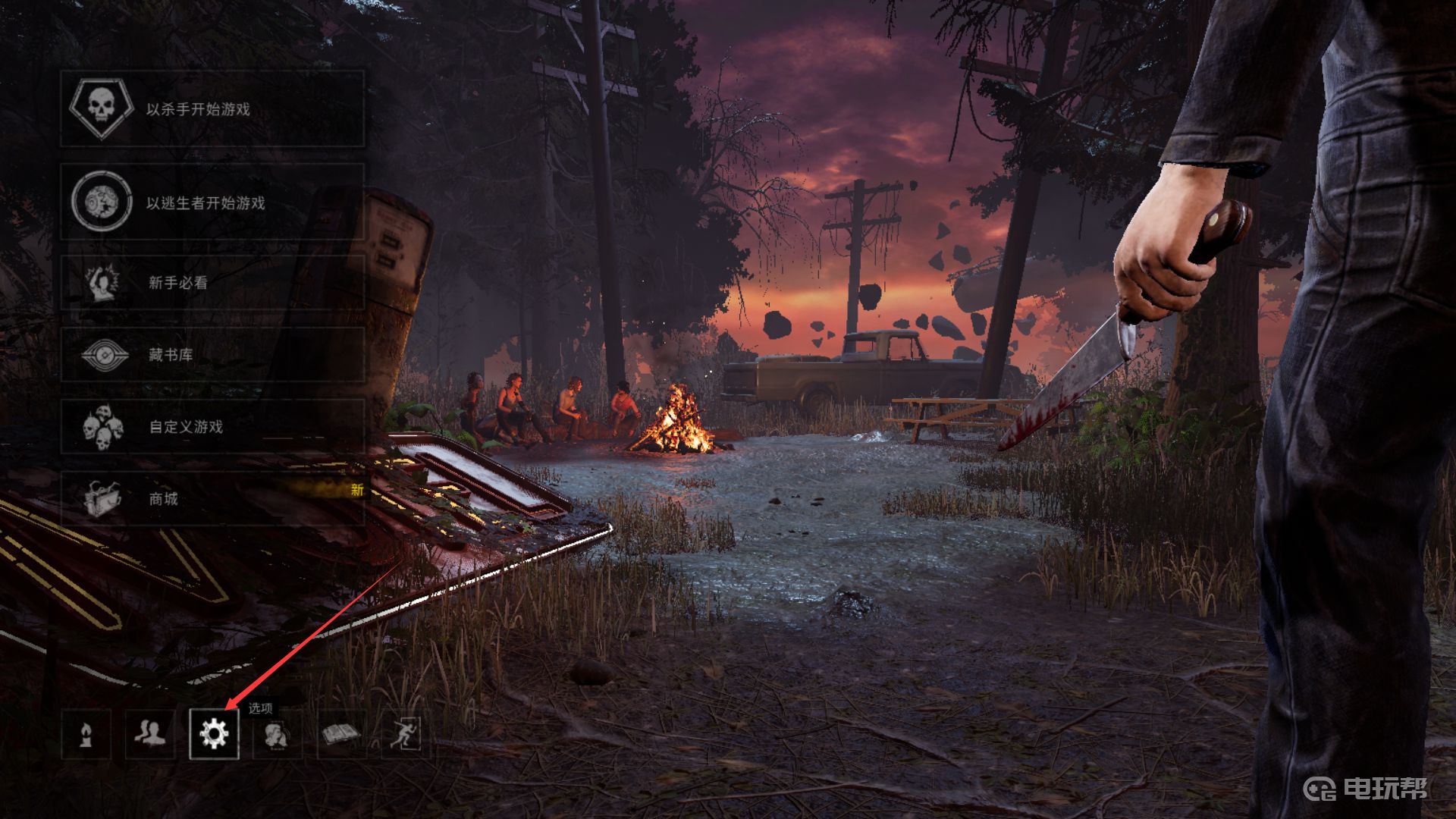Open the friends list silhouettes icon
Viewport: 1456px width, 819px height.
pyautogui.click(x=150, y=734)
